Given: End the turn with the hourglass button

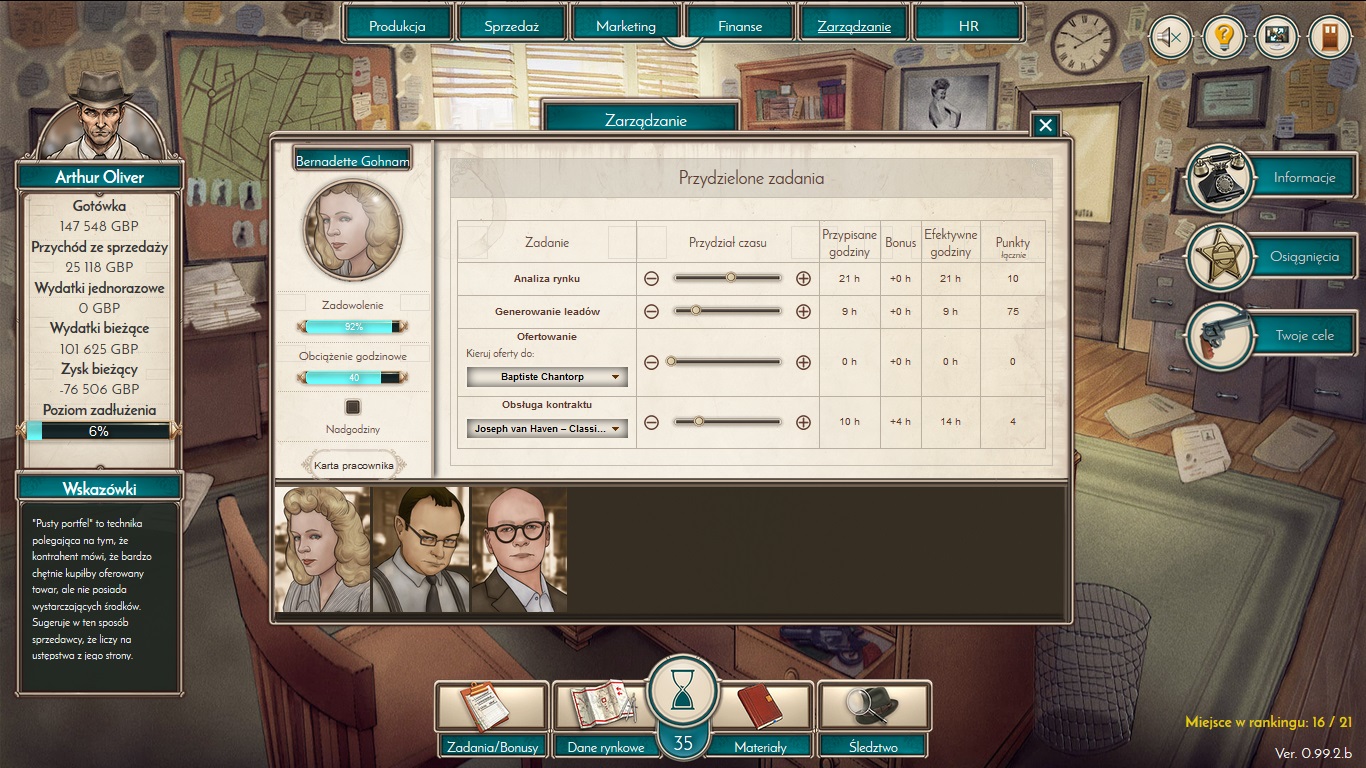Looking at the screenshot, I should click(x=683, y=692).
